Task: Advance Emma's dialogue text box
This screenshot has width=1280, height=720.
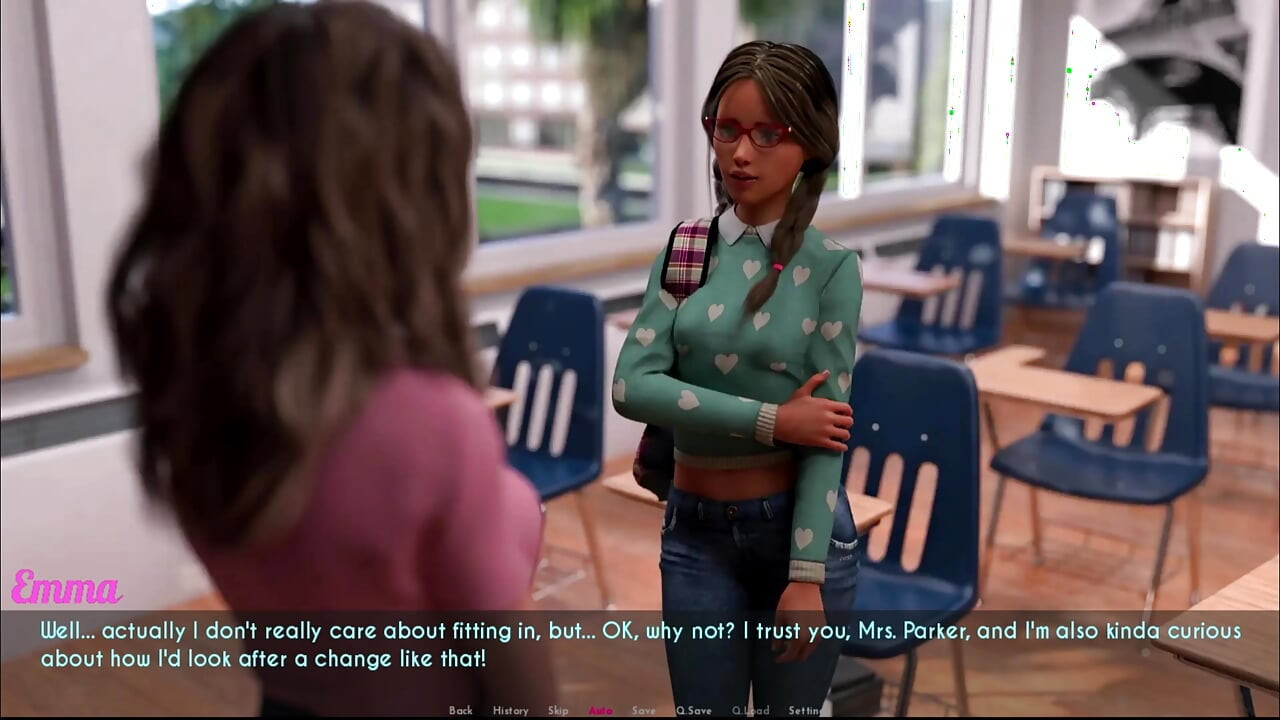Action: coord(640,645)
